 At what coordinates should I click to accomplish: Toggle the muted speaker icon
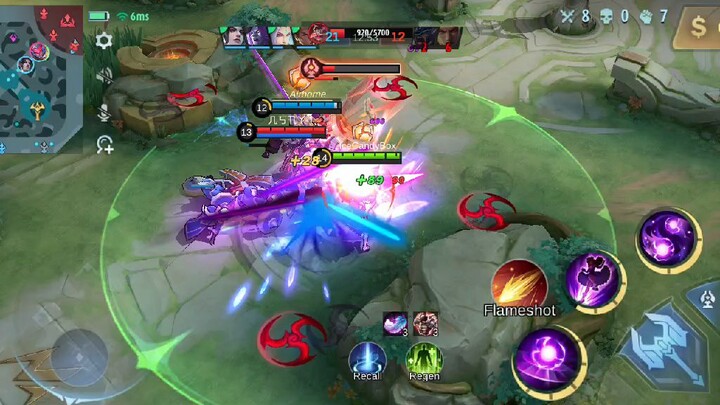104,76
